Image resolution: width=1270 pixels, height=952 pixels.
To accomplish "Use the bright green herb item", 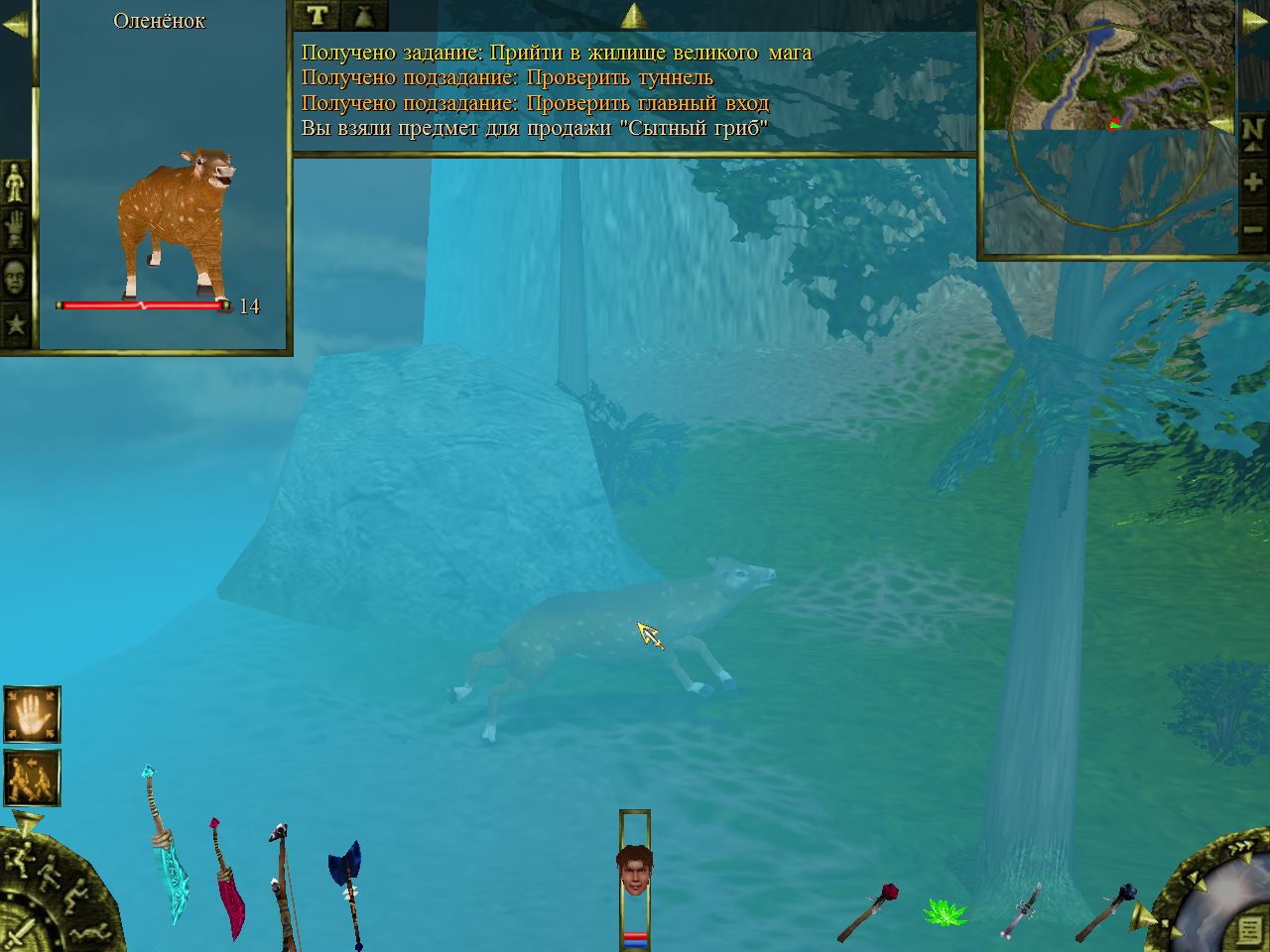I will pos(944,912).
